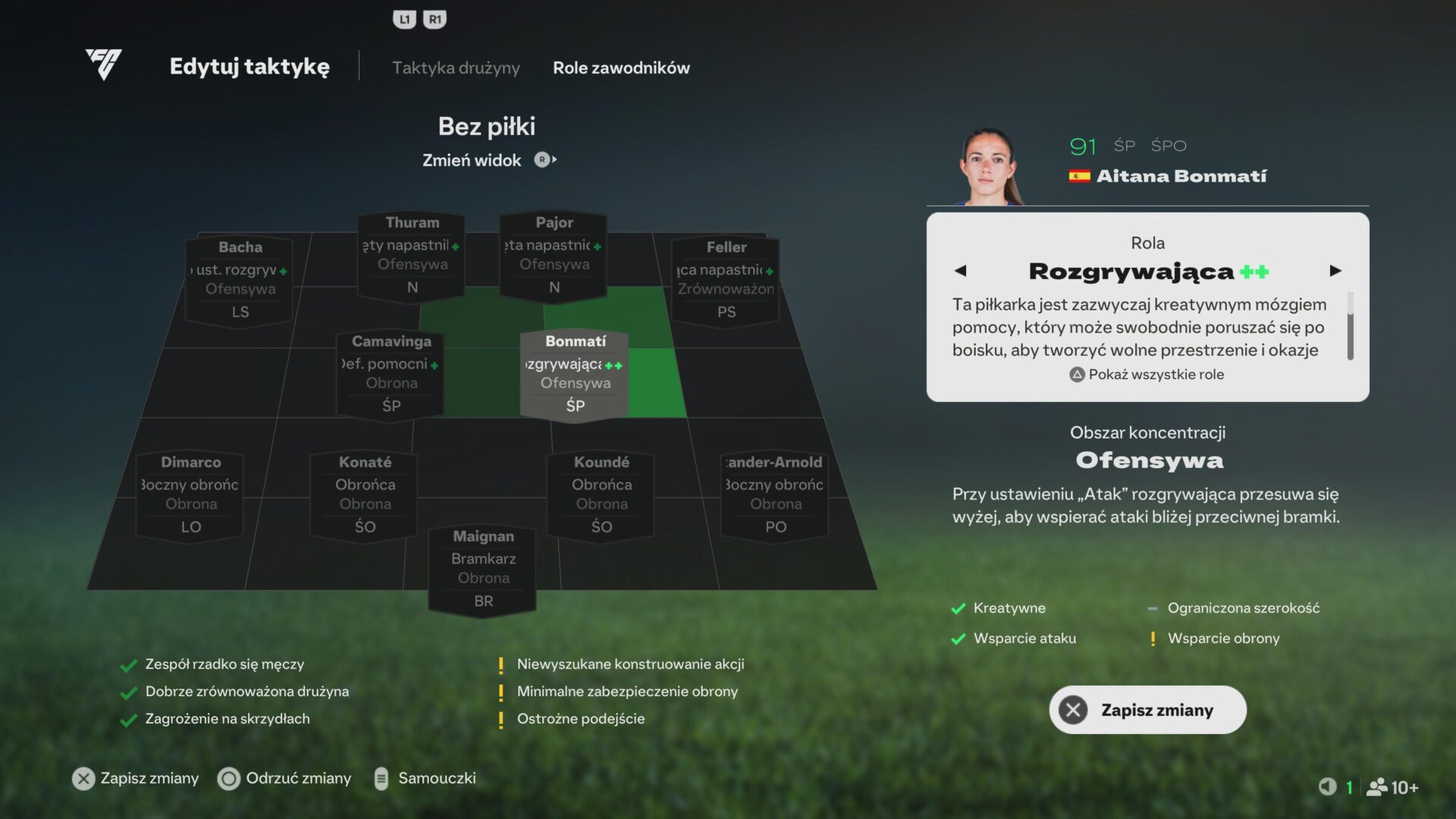
Task: Select Bonmatí's player card on the pitch
Action: (x=574, y=373)
